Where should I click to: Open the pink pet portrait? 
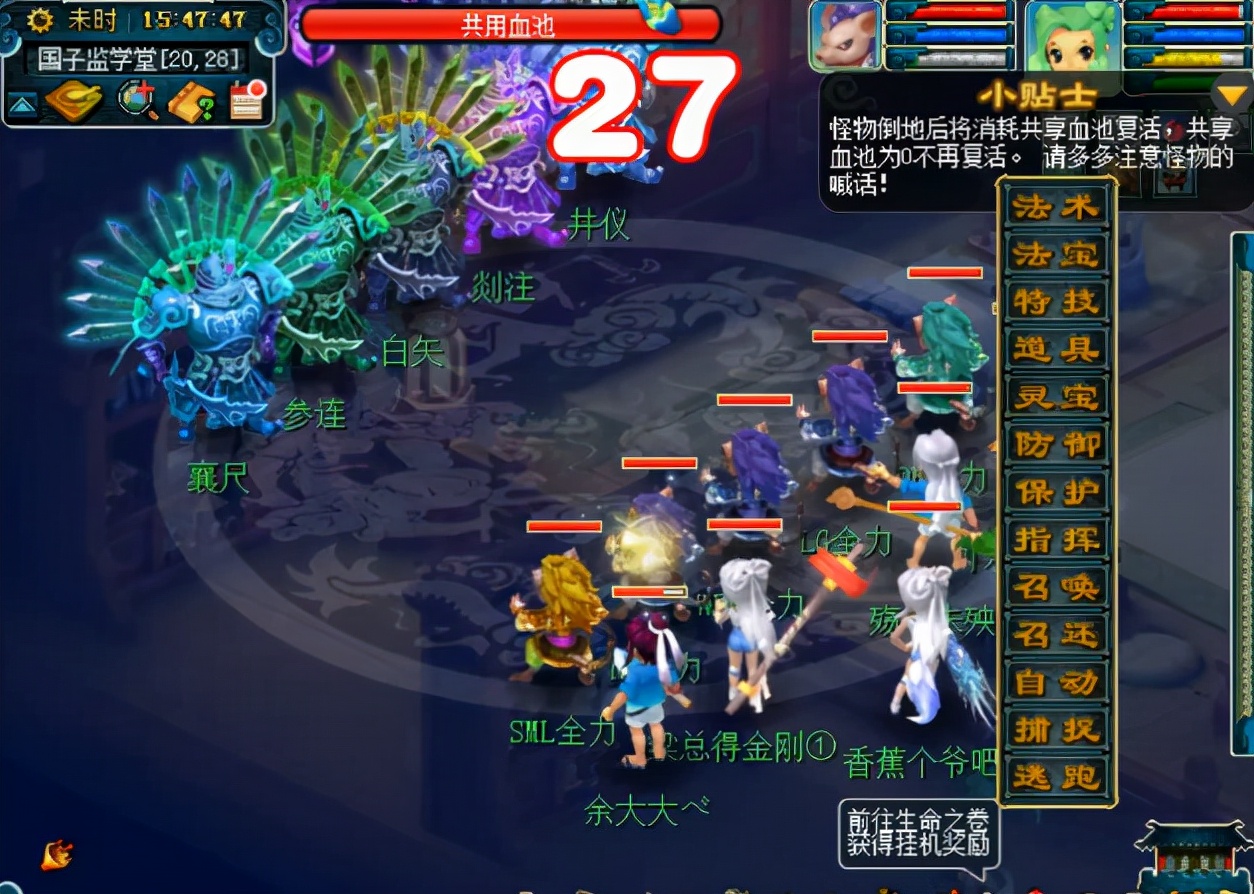click(845, 36)
